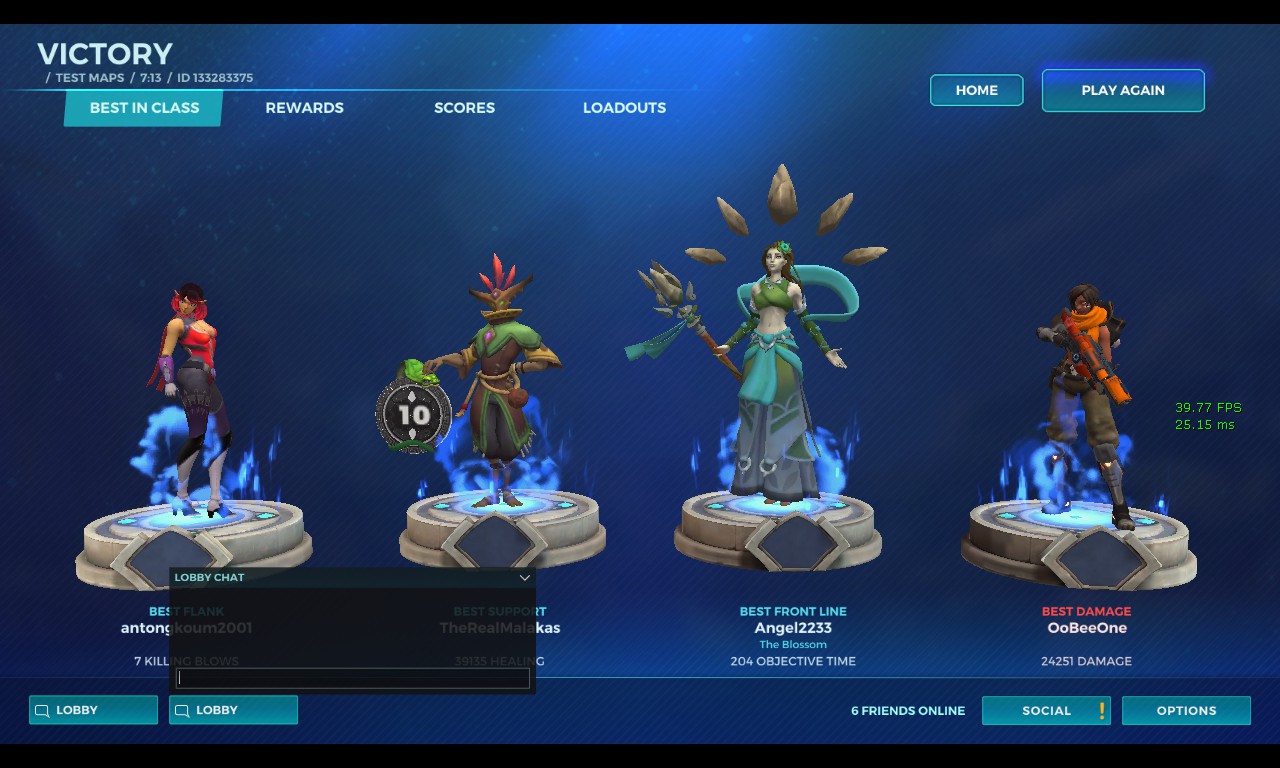
Task: Click the level 10 medal badge
Action: coord(414,415)
